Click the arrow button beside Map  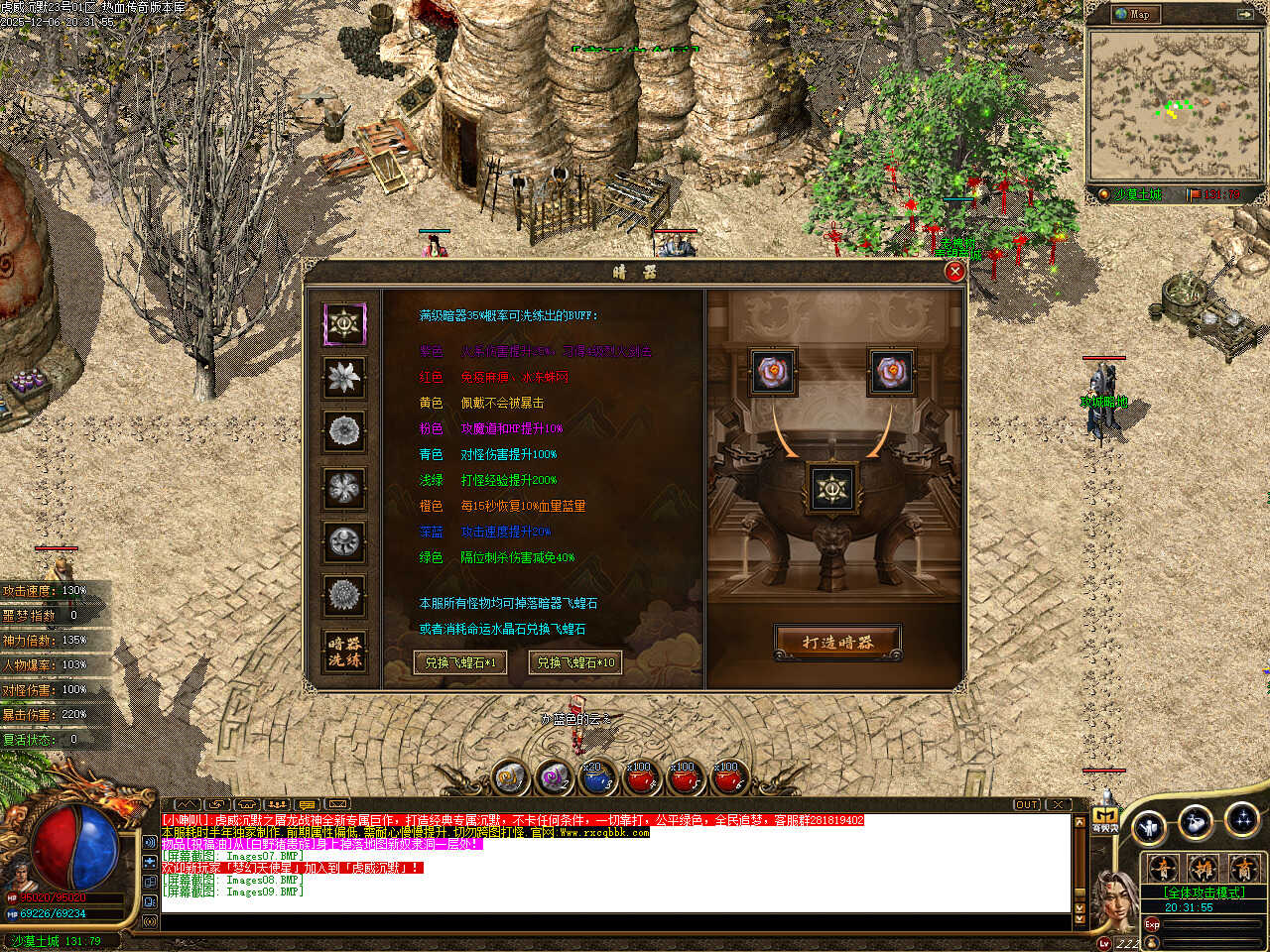[1244, 14]
